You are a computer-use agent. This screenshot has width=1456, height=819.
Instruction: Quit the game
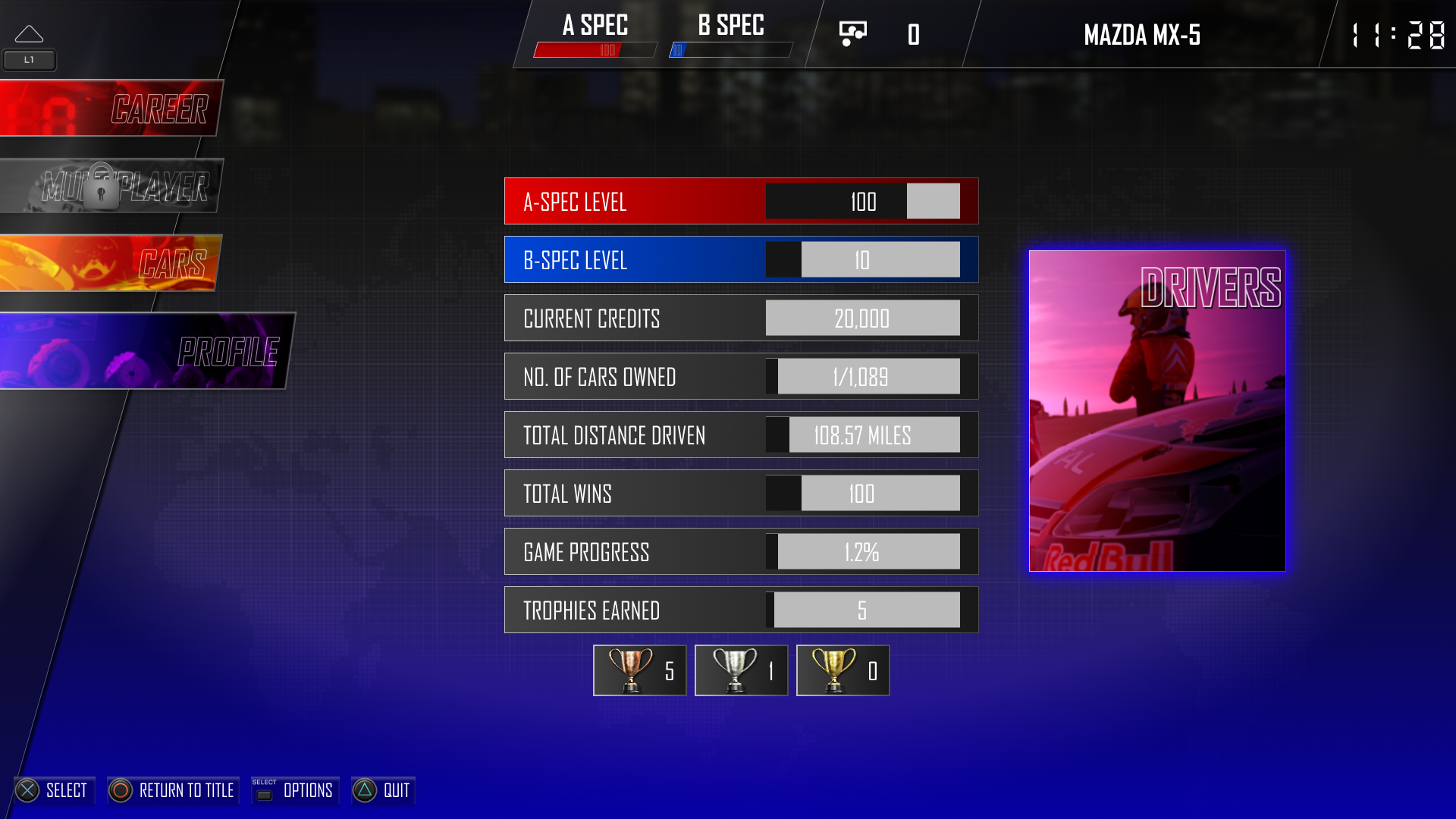click(383, 790)
